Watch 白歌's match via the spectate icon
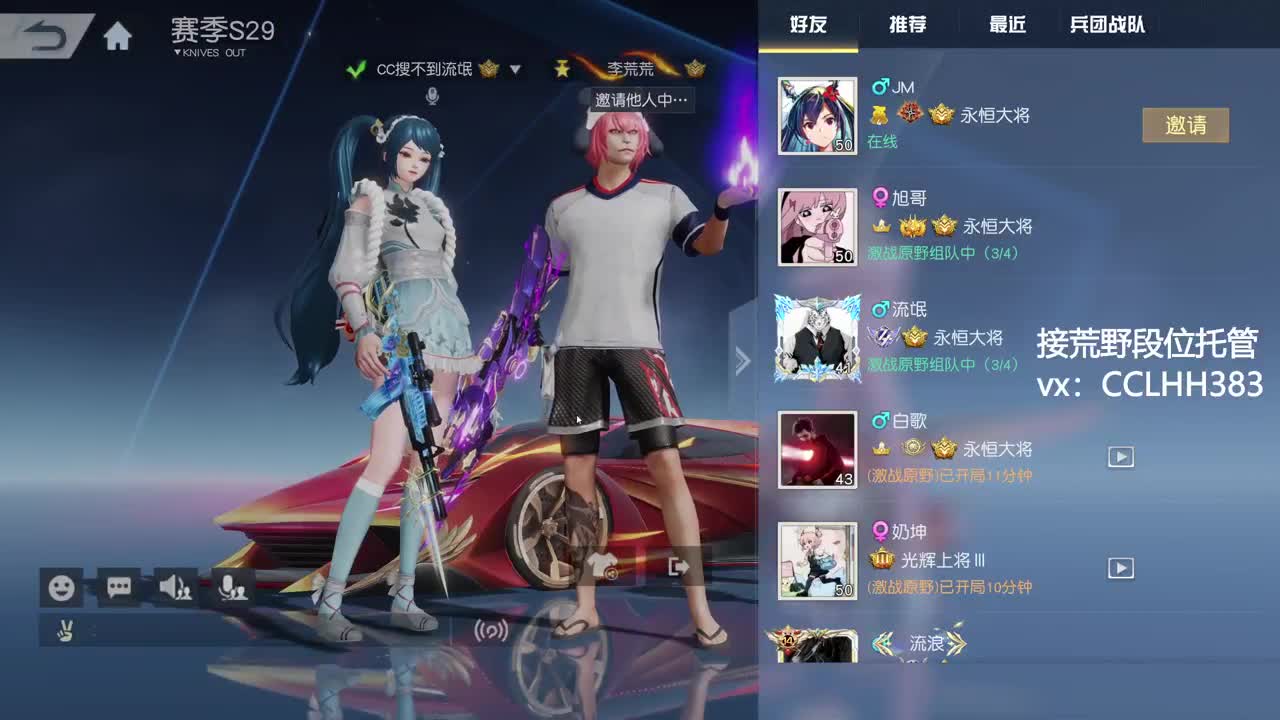The width and height of the screenshot is (1280, 720). [1120, 456]
